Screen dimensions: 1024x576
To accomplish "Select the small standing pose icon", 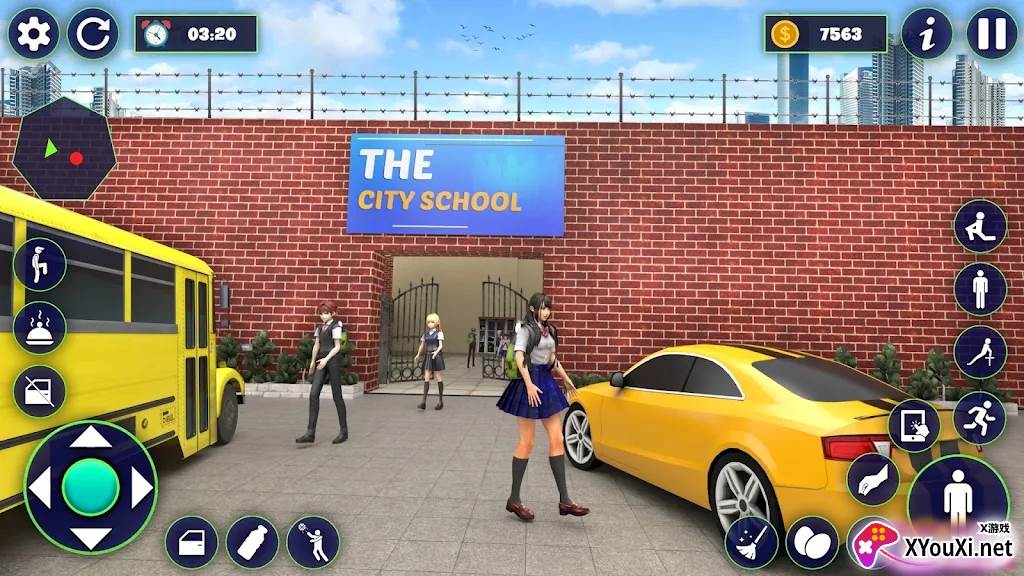I will click(980, 290).
